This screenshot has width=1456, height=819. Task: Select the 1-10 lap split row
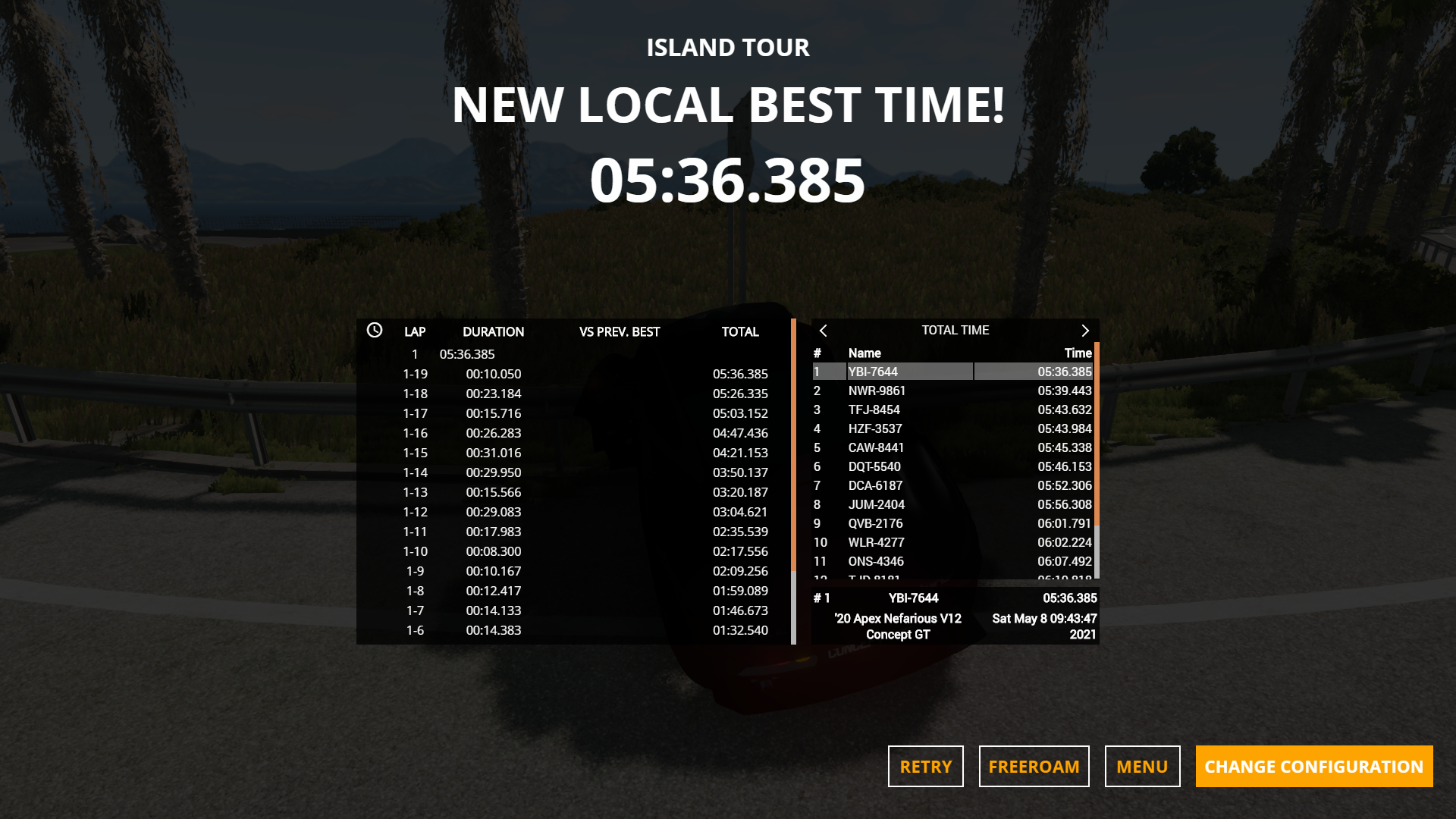point(493,551)
